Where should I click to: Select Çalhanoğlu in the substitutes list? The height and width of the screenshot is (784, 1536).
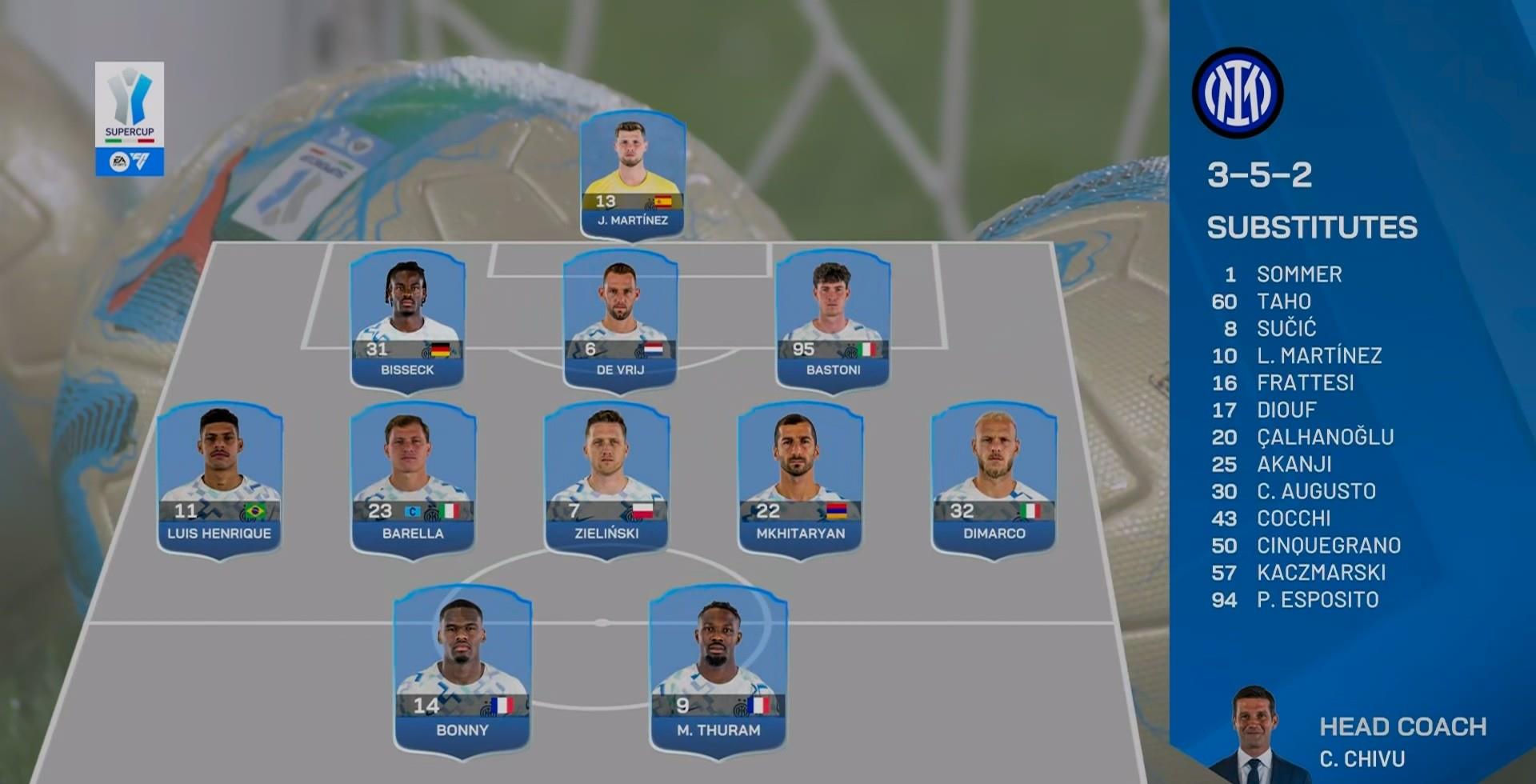tap(1325, 438)
